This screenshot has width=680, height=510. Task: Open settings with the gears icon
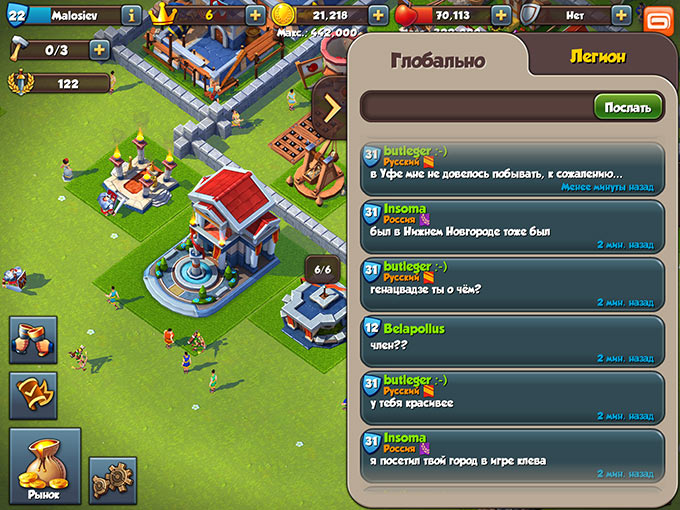[x=112, y=481]
